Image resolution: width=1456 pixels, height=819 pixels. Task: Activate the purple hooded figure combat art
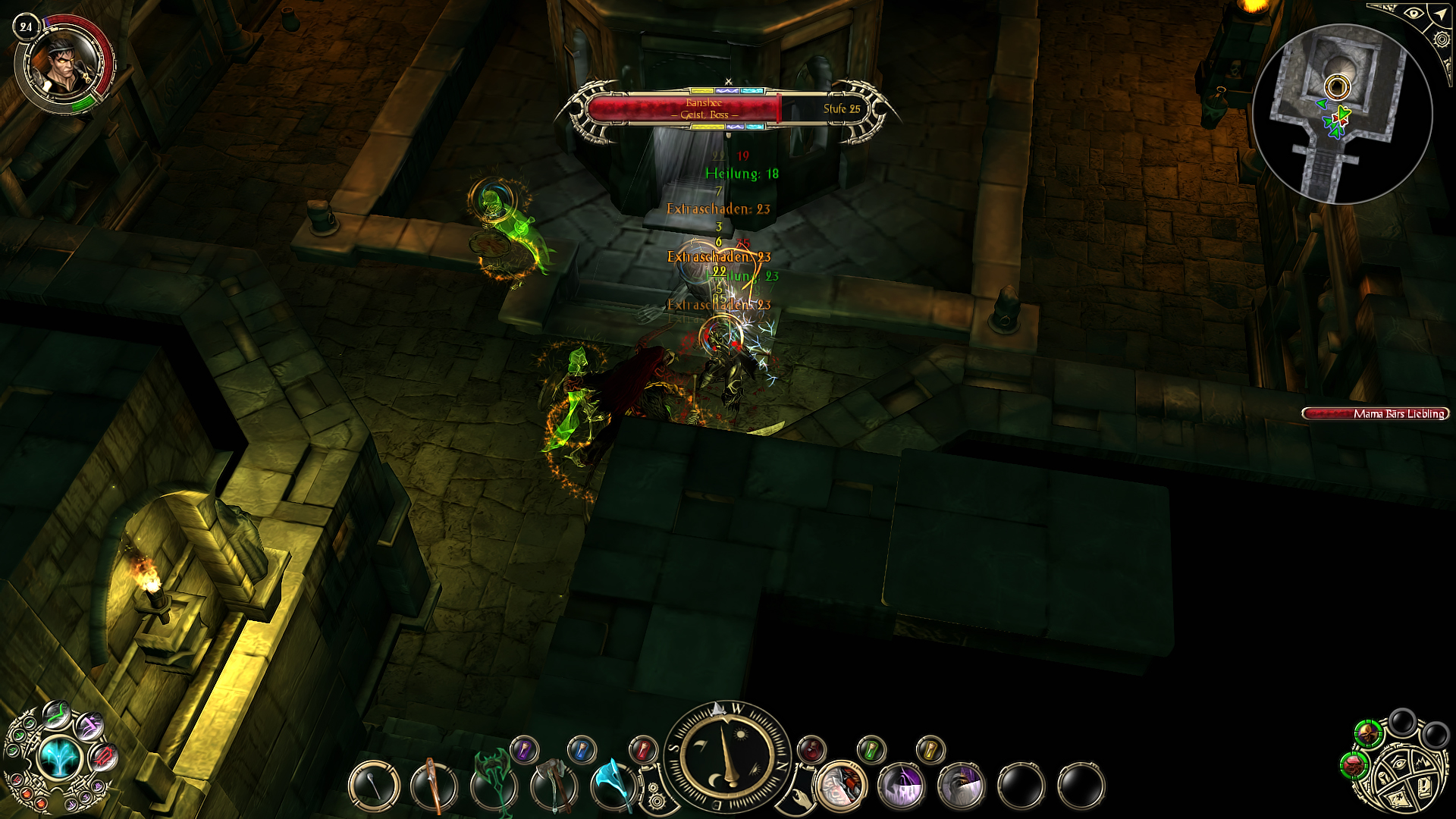(x=901, y=786)
